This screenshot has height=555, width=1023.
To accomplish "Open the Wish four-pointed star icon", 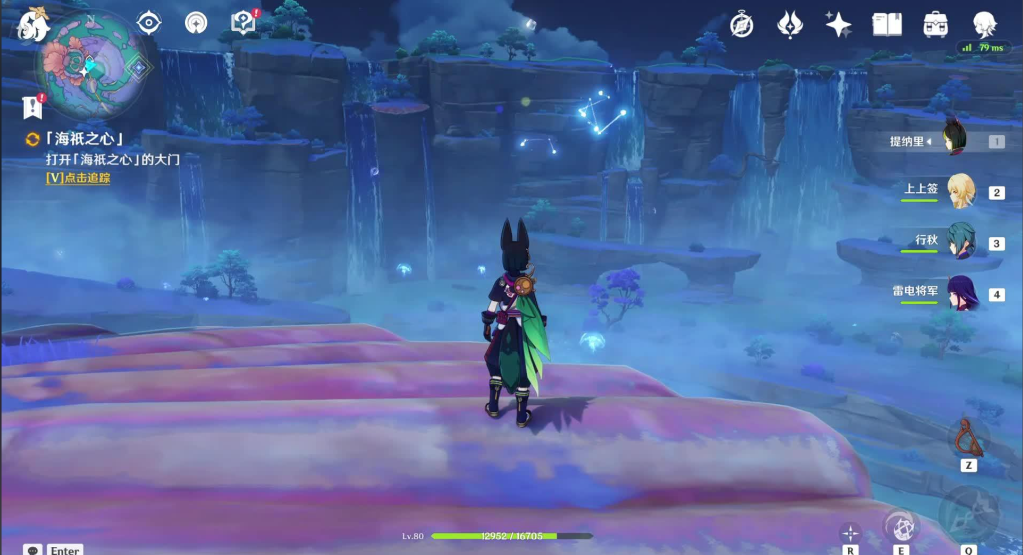I will [838, 24].
